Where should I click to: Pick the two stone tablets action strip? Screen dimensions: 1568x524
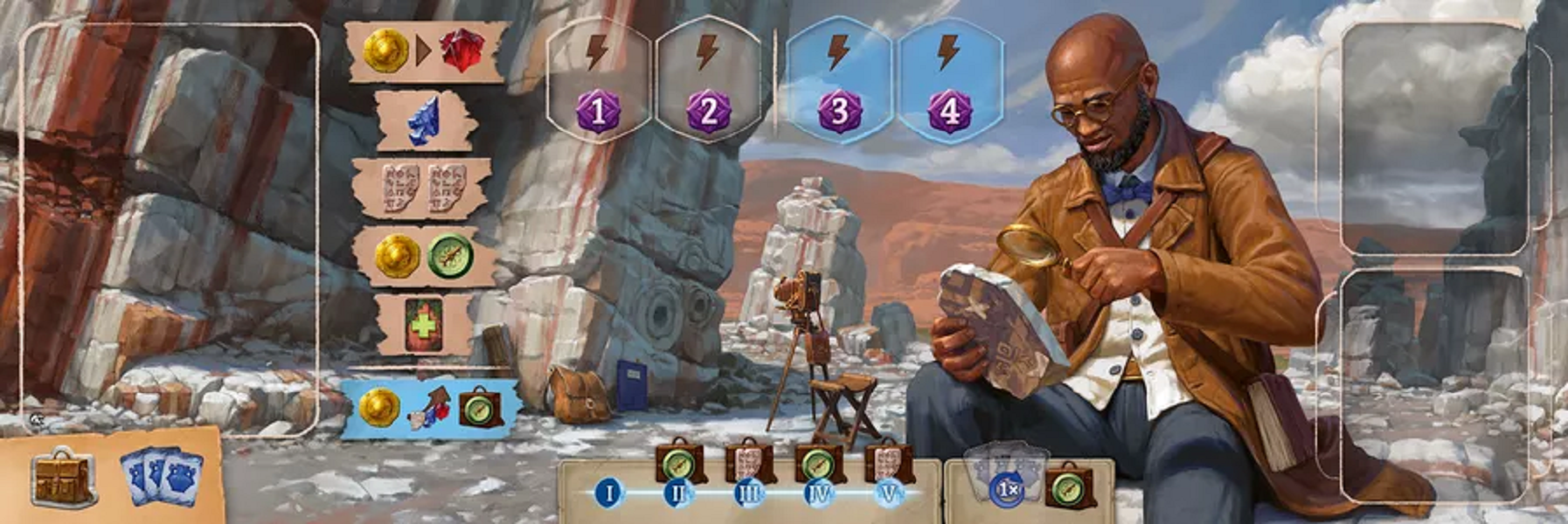pos(423,188)
